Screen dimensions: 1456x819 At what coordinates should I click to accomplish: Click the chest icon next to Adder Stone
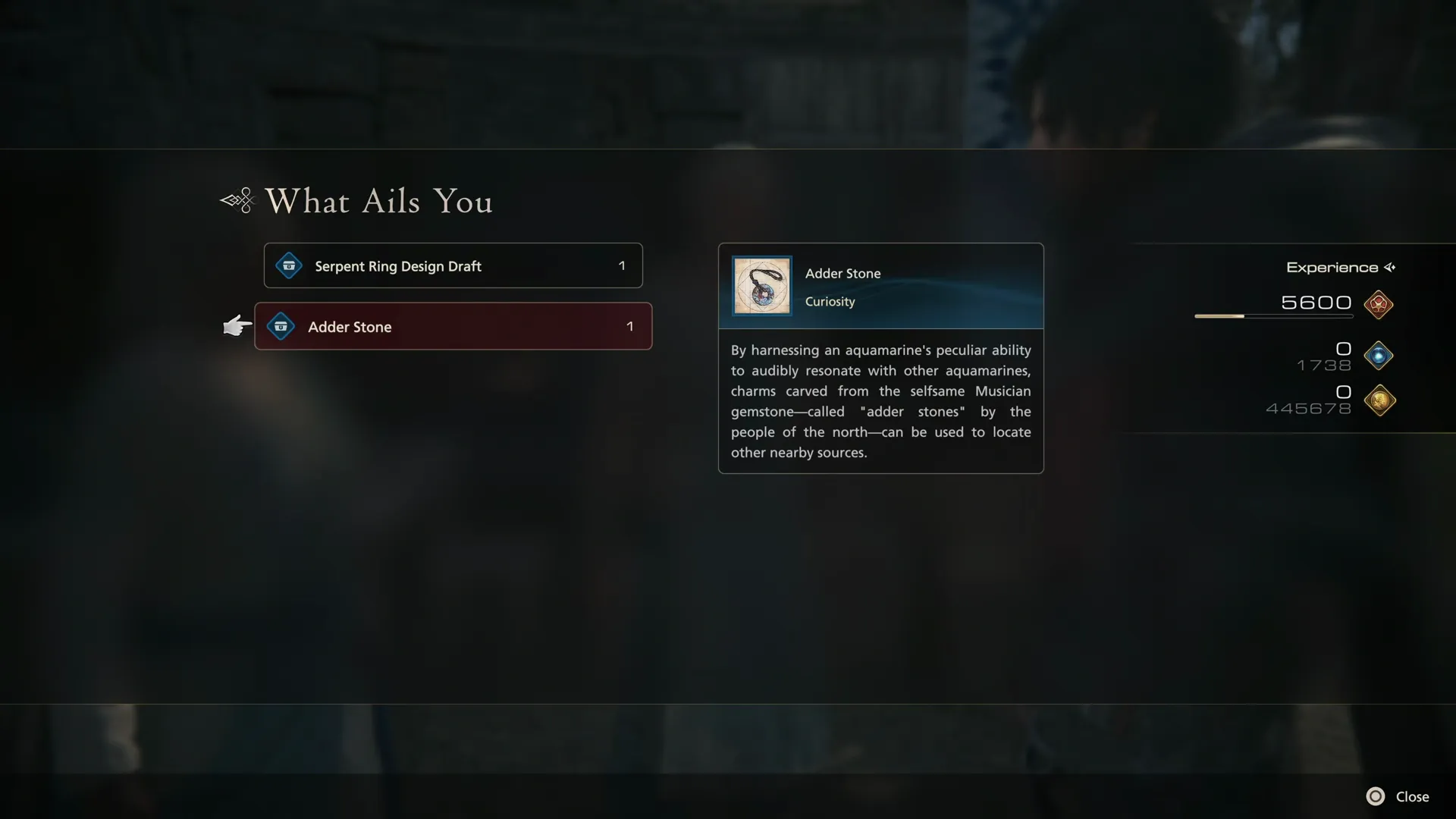coord(281,326)
